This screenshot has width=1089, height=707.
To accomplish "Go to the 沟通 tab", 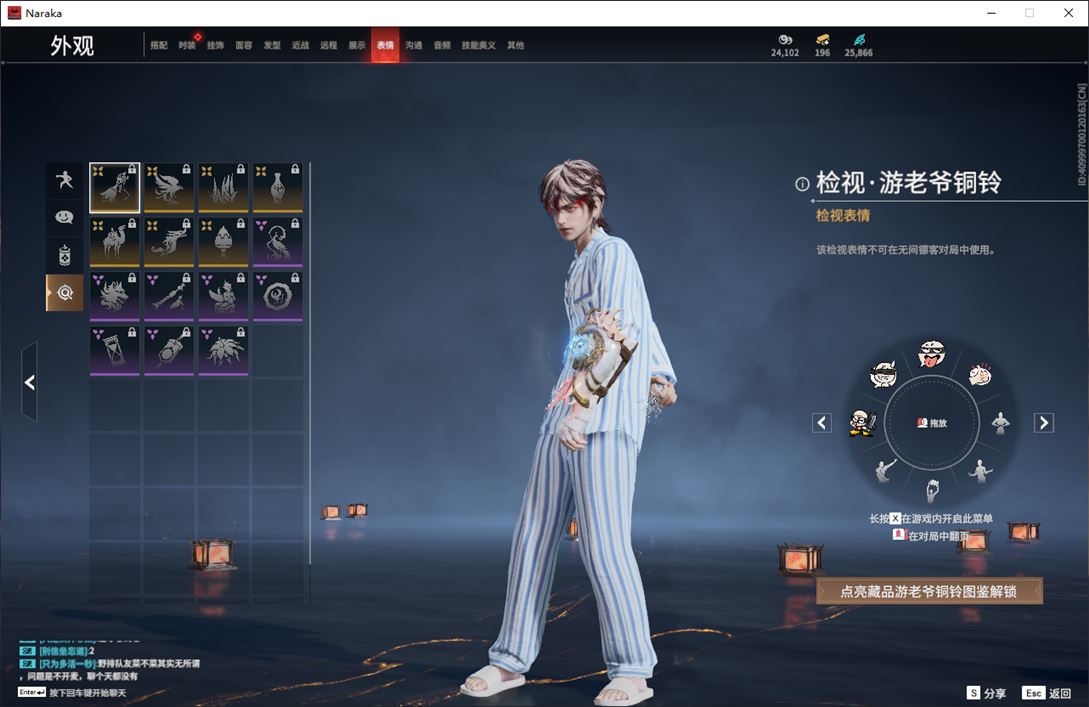I will pyautogui.click(x=414, y=45).
